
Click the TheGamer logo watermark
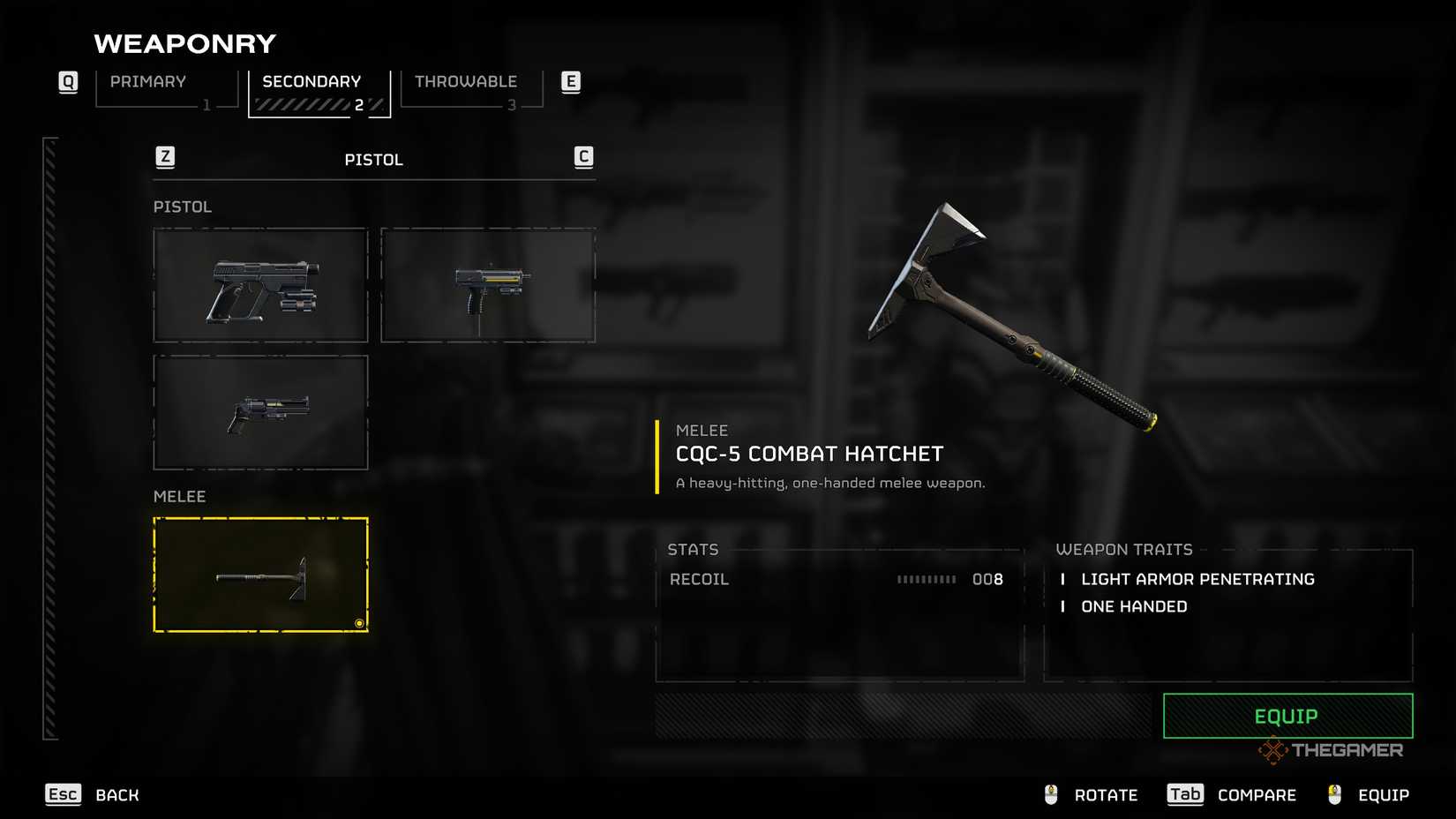click(x=1332, y=751)
